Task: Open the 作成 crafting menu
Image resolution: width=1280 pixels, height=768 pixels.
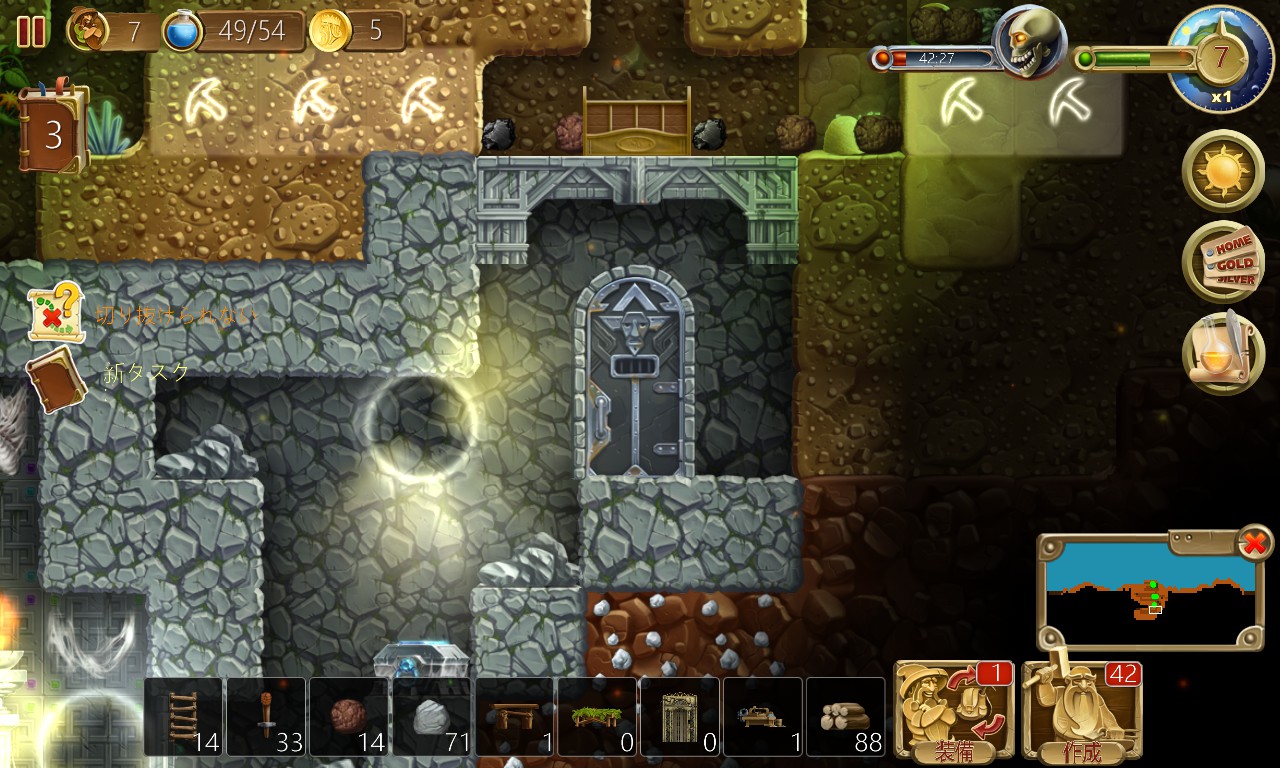Action: 1080,711
